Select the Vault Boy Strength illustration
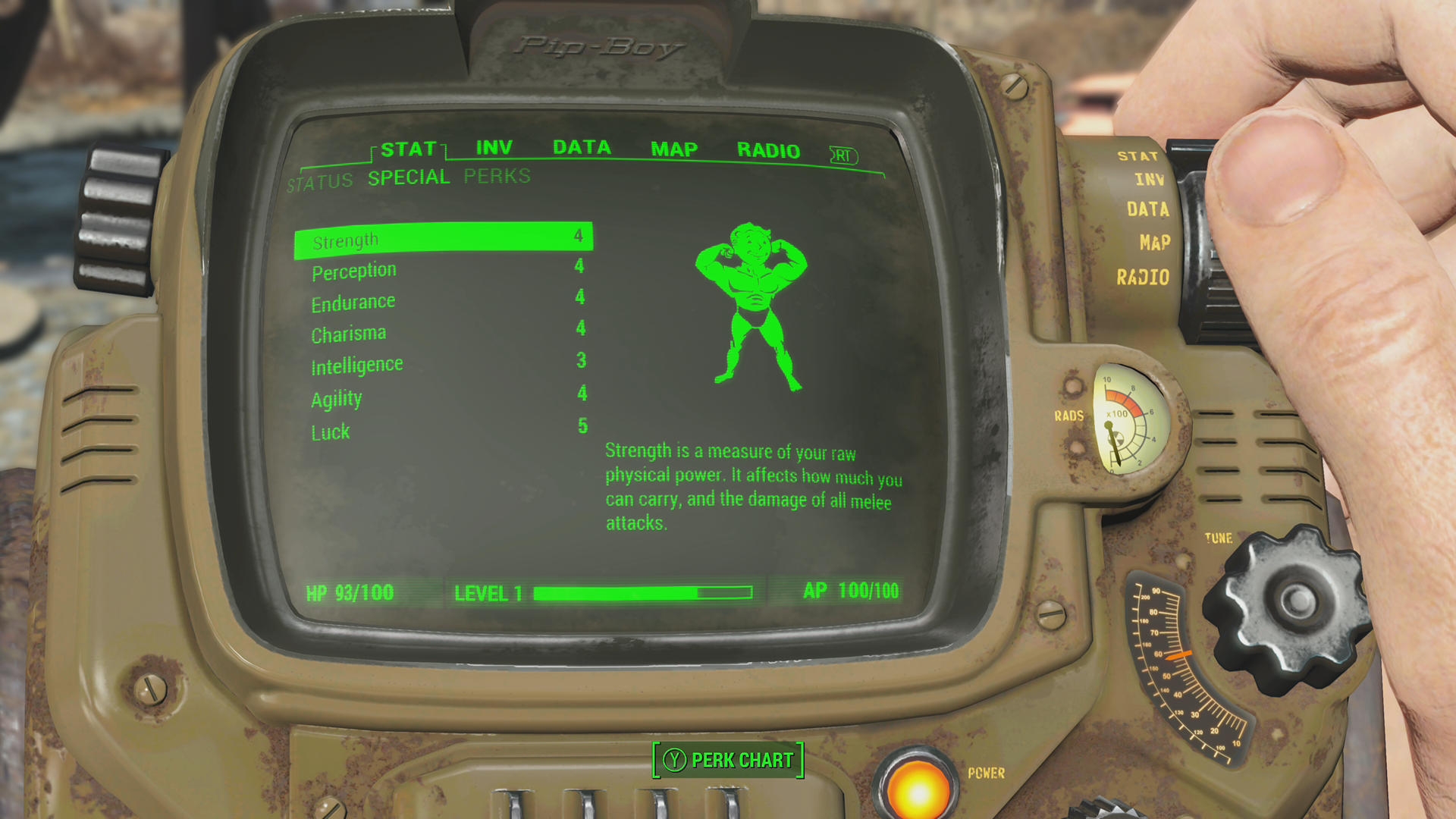 751,303
